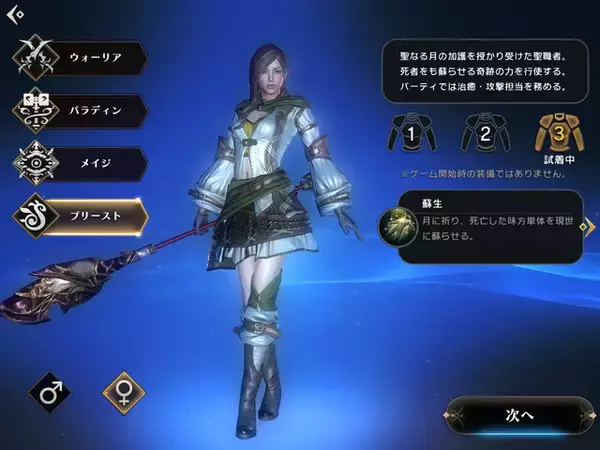Switch to the male gender symbol

point(50,392)
